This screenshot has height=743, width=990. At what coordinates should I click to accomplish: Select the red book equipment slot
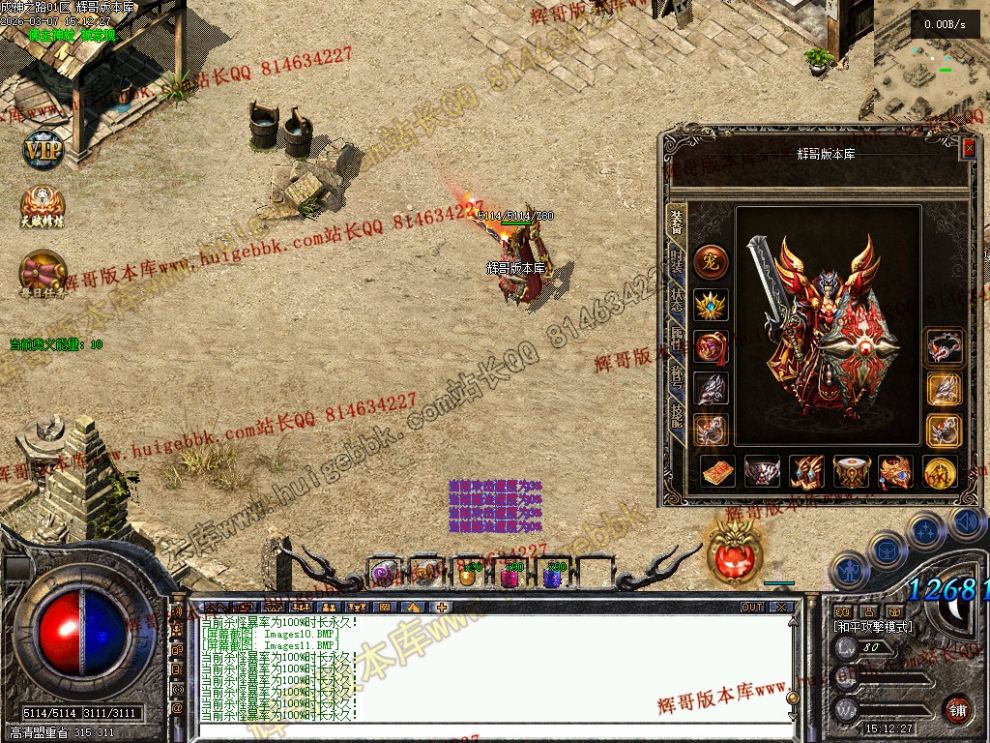pos(717,472)
